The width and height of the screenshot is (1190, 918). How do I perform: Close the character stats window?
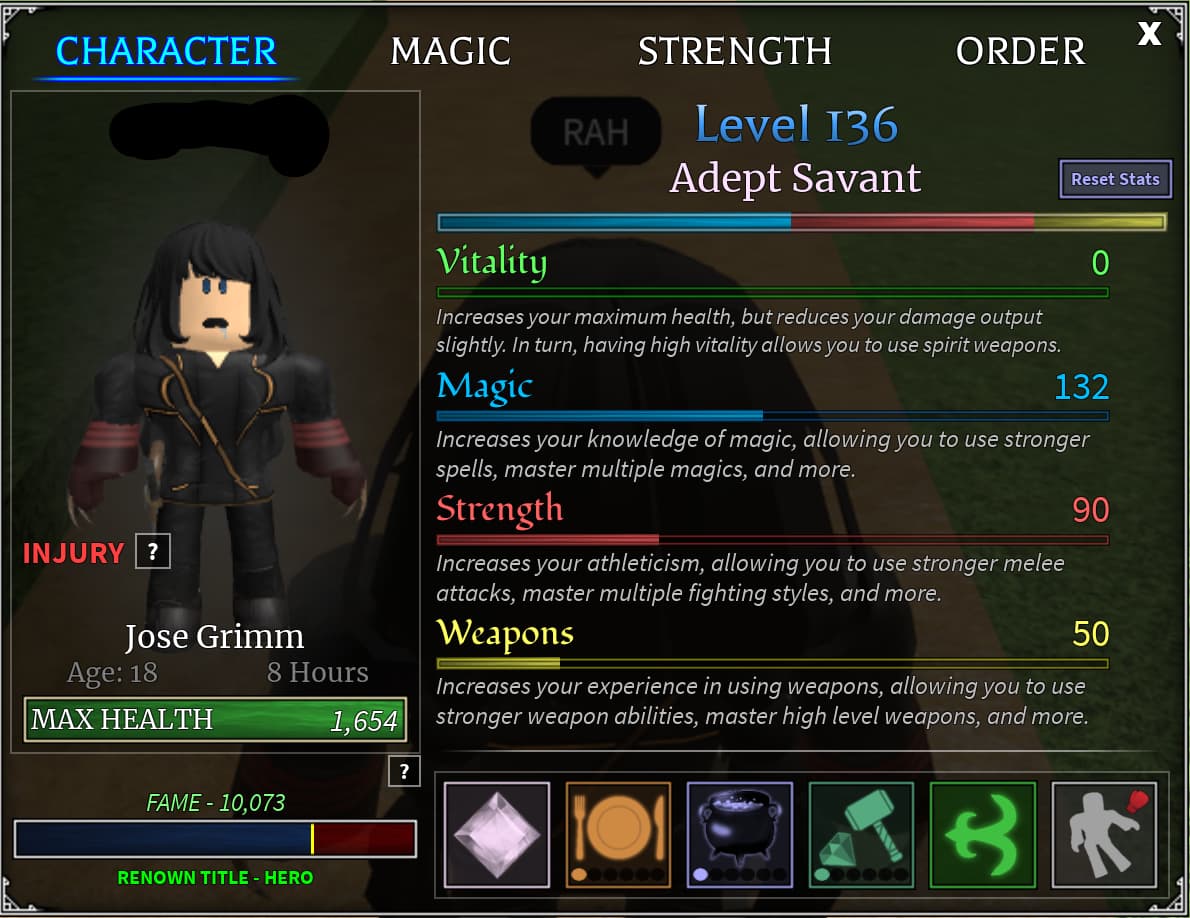coord(1149,34)
